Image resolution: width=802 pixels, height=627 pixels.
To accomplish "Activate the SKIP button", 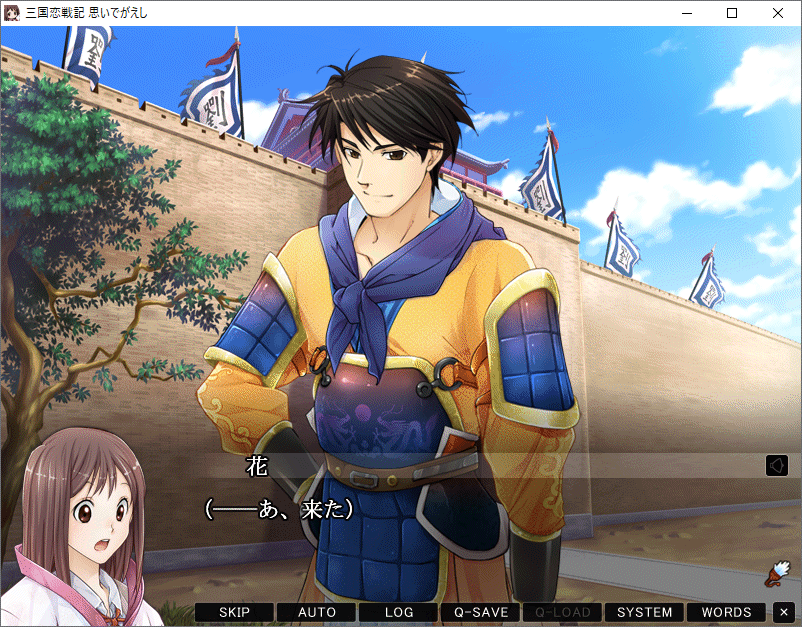I will click(x=234, y=612).
